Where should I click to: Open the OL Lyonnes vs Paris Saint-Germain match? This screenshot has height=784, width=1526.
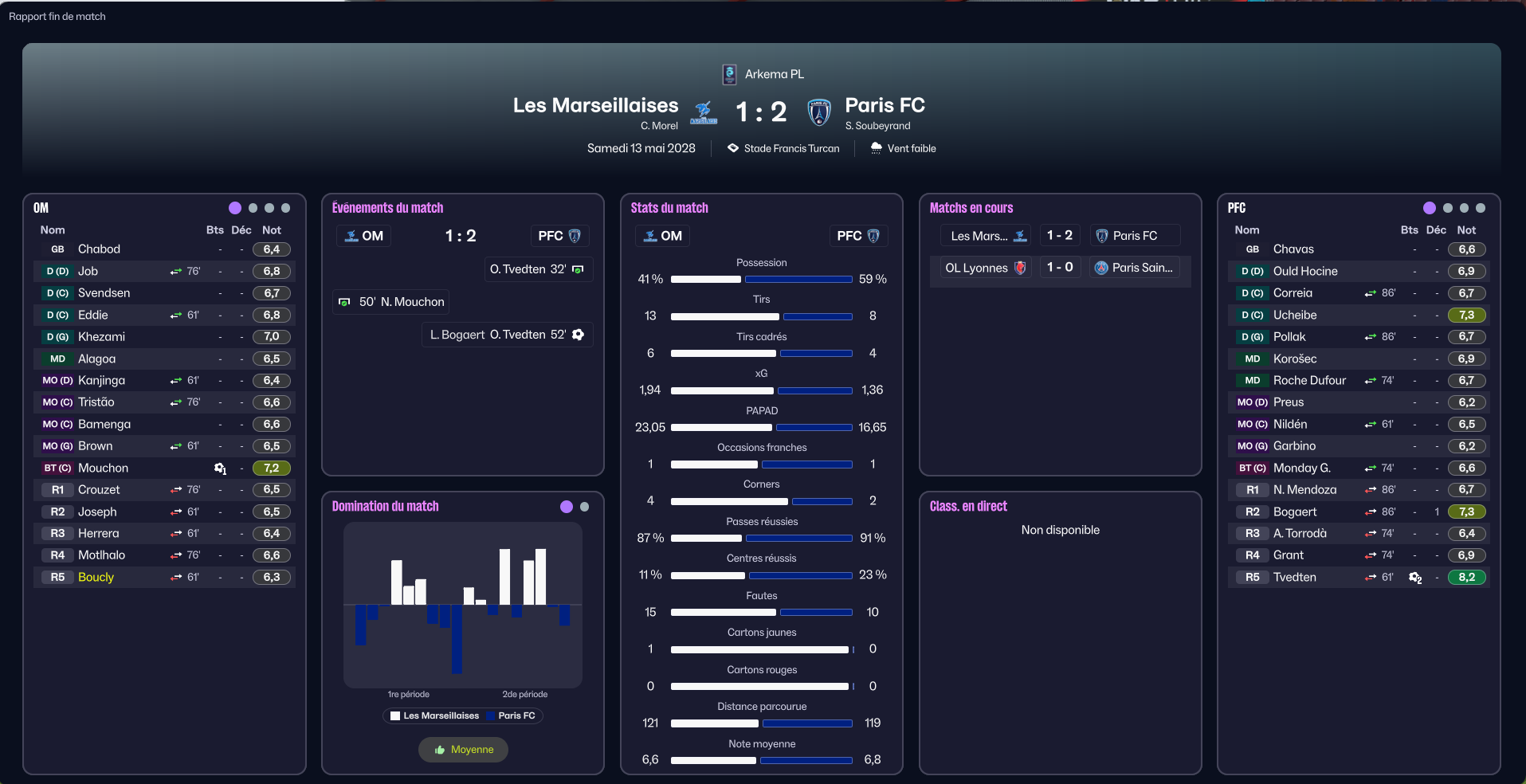pyautogui.click(x=1060, y=268)
